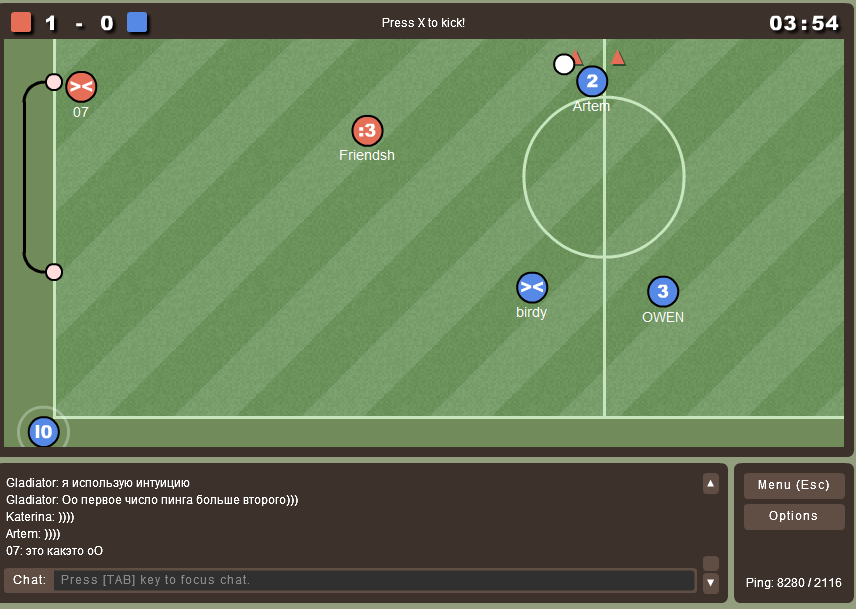Open the Options panel
Viewport: 856px width, 609px height.
793,516
